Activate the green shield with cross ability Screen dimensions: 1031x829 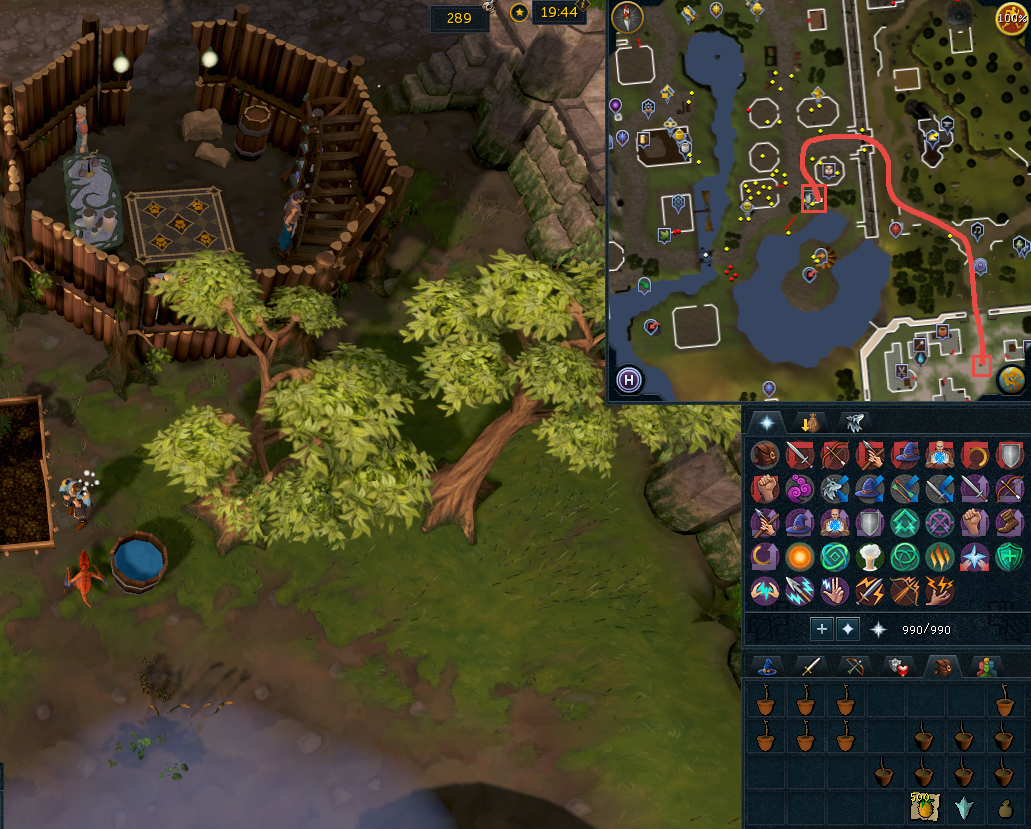1009,556
